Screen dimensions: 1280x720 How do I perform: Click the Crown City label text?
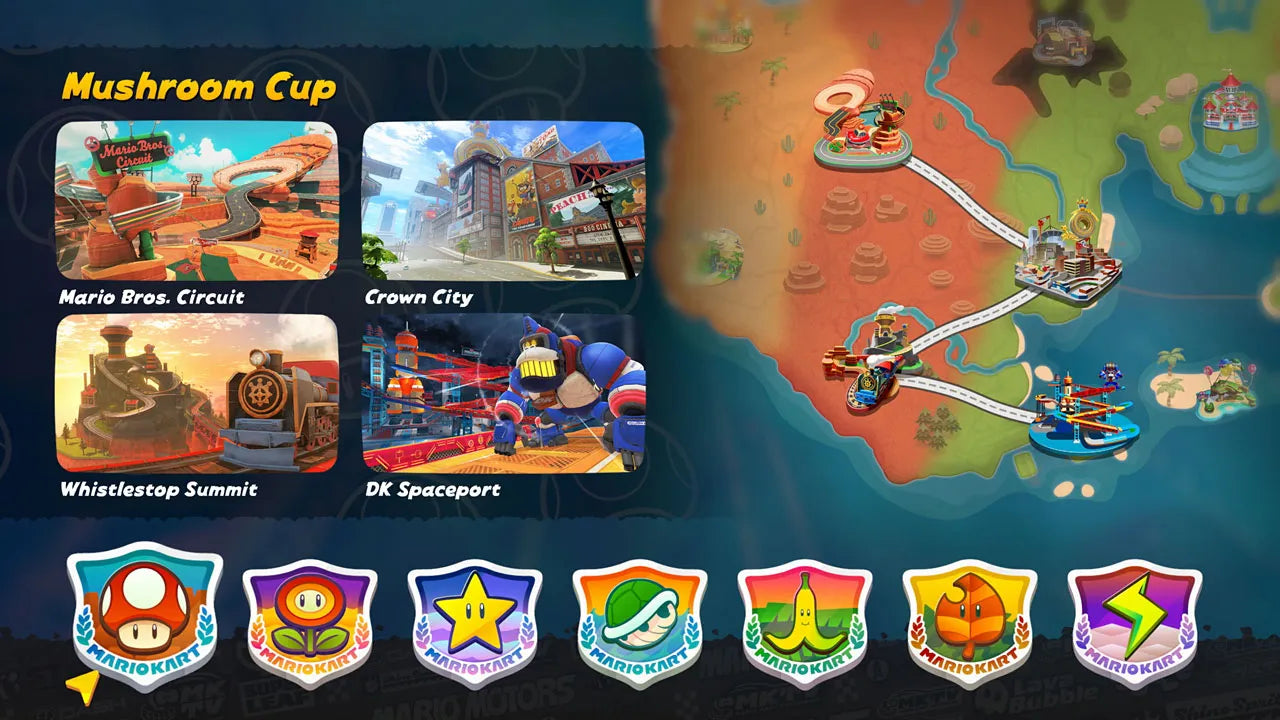(421, 295)
